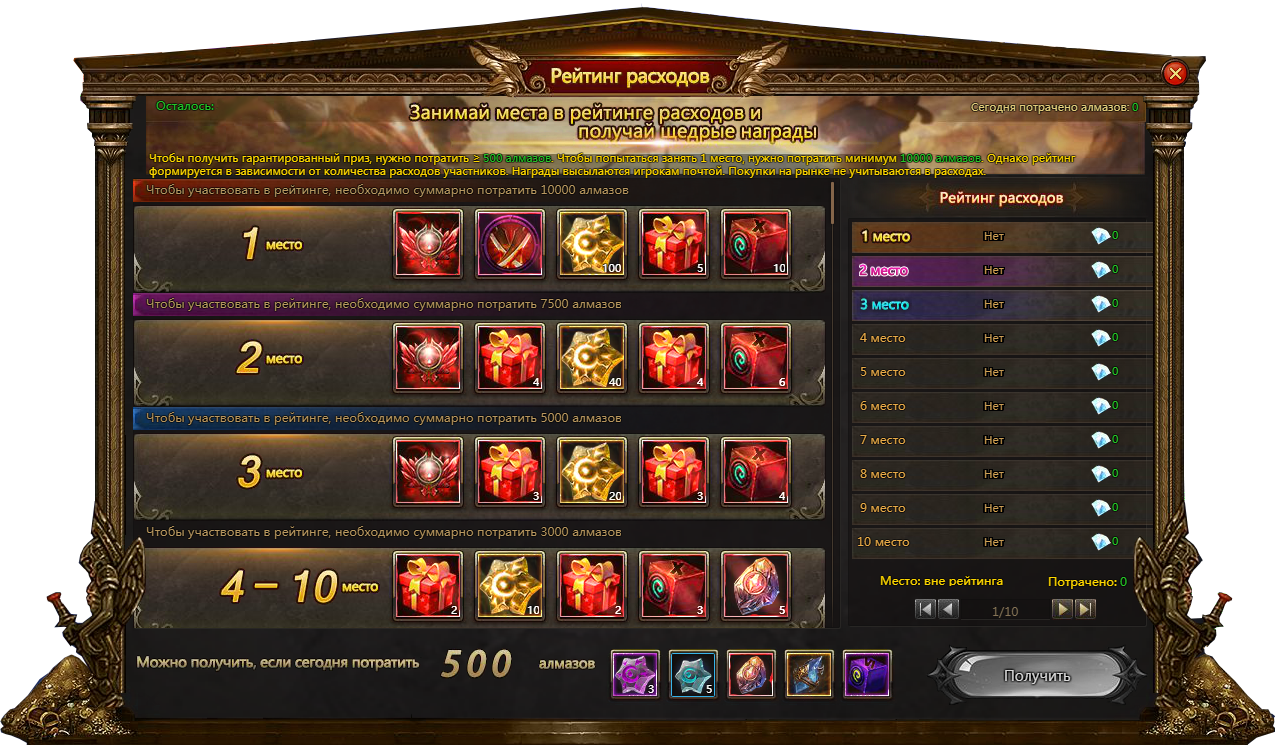Inspect the pink crystal reward with 5
Image resolution: width=1275 pixels, height=745 pixels.
coord(756,585)
